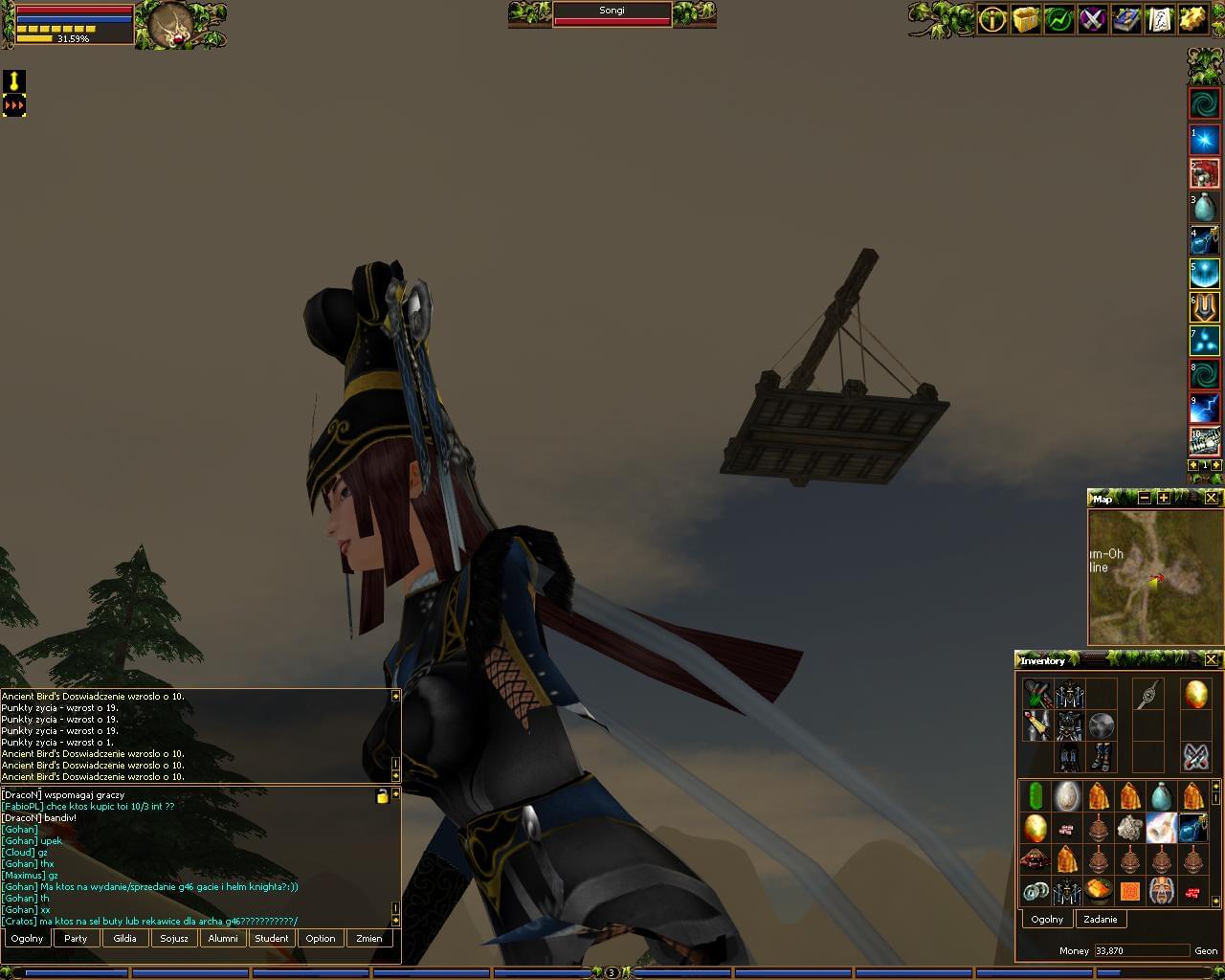
Task: Click the chat Option button
Action: tap(321, 938)
